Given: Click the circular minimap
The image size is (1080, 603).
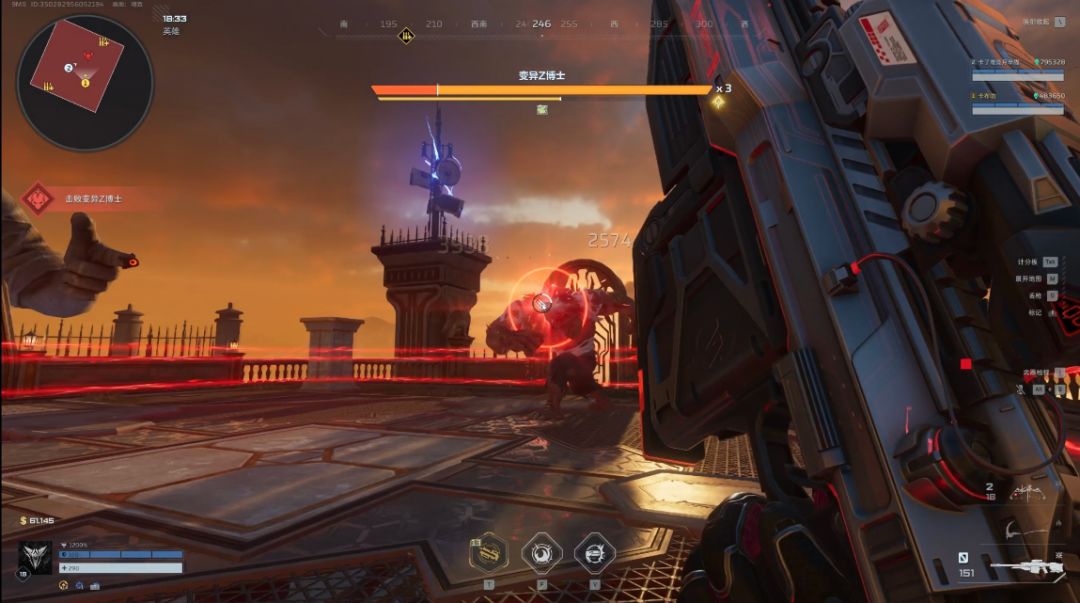Looking at the screenshot, I should tap(85, 83).
